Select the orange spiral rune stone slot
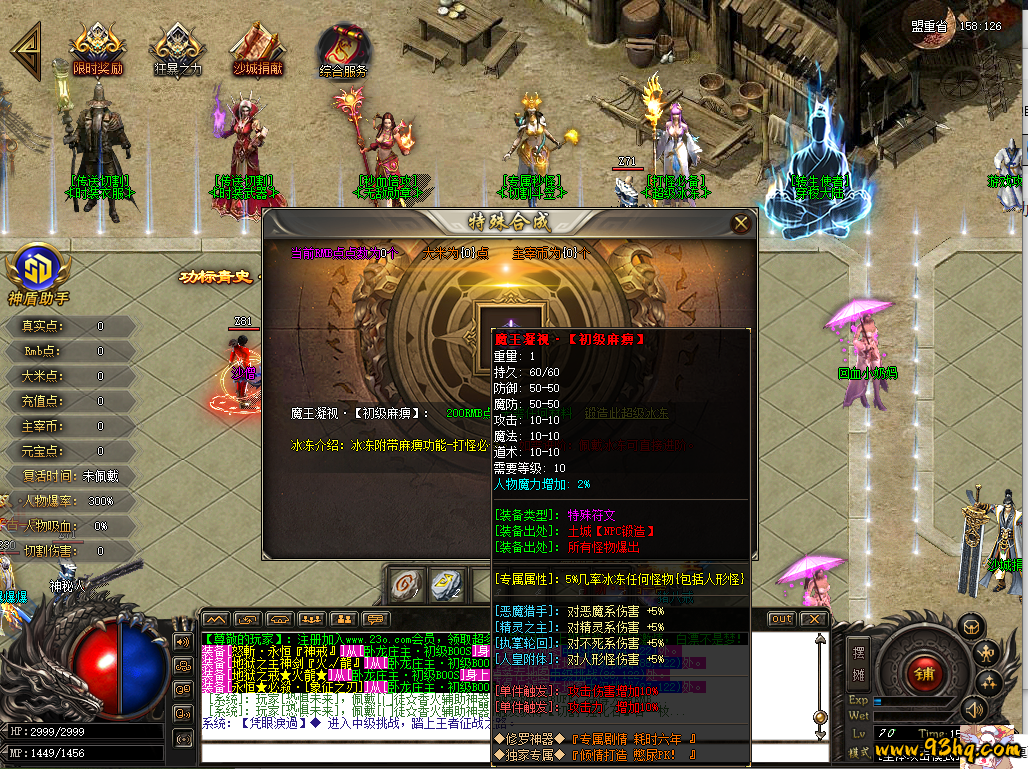 click(405, 584)
